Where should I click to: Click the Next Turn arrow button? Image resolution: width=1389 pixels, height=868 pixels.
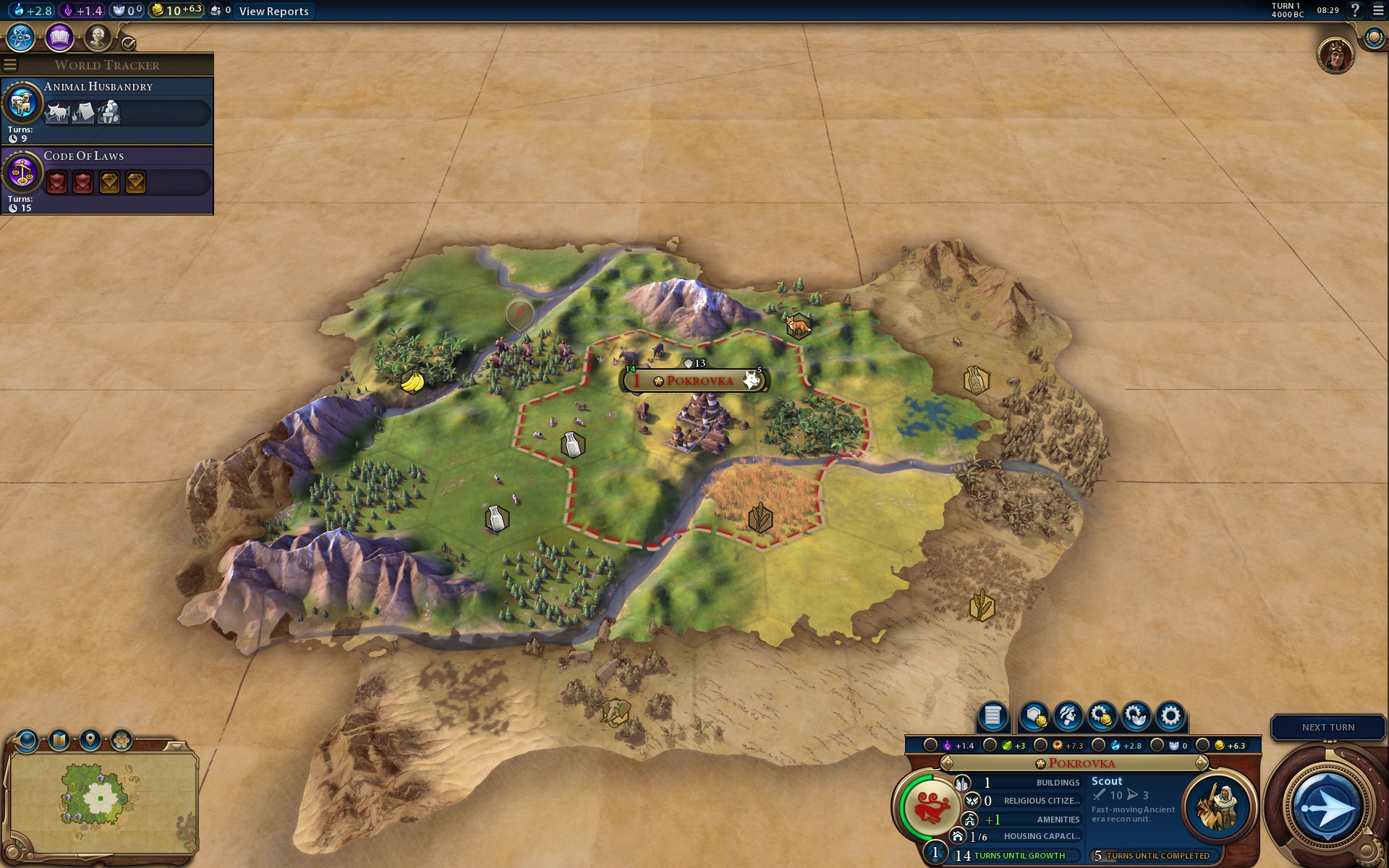pos(1326,807)
